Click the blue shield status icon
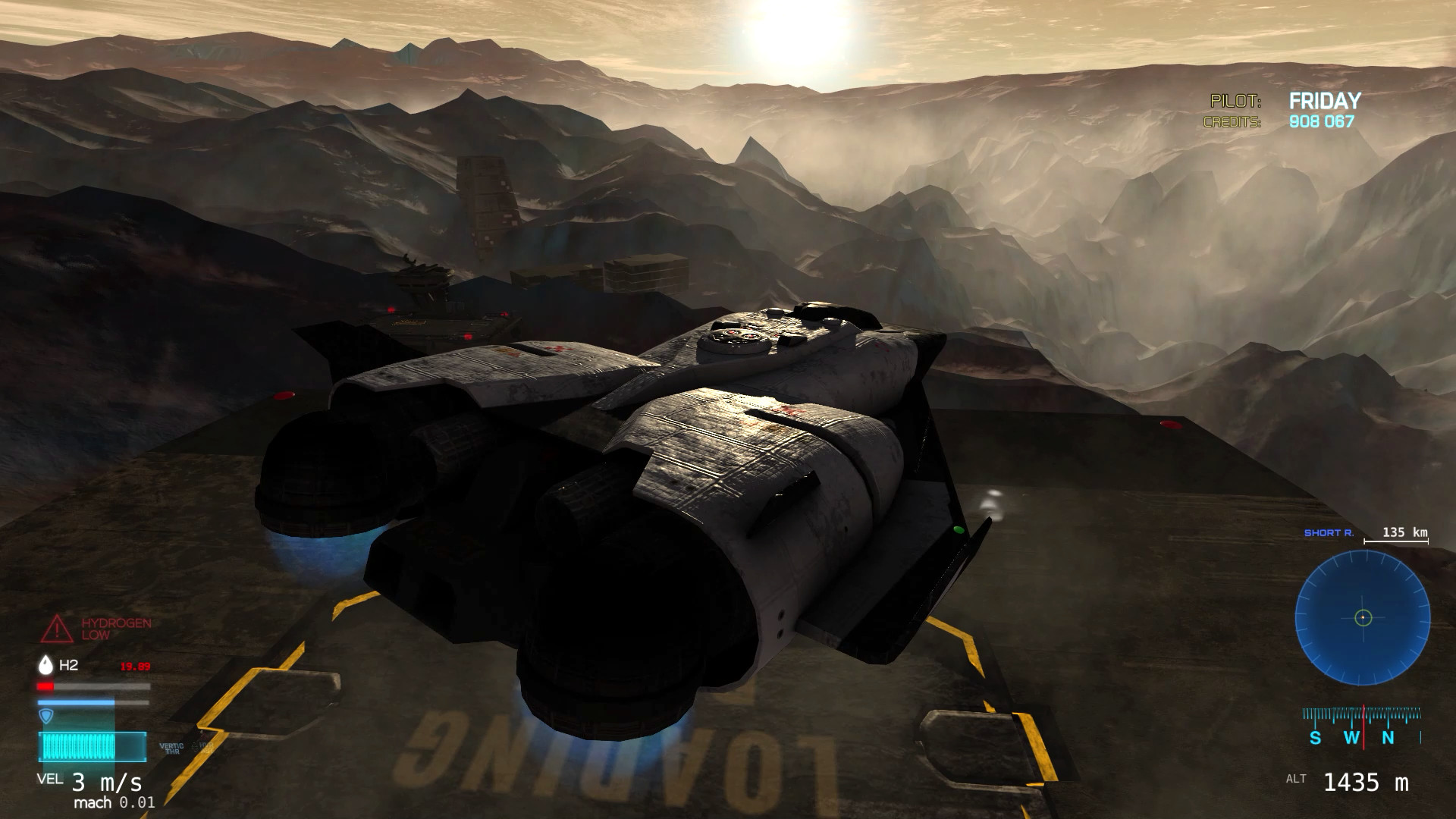The width and height of the screenshot is (1456, 819). tap(45, 716)
